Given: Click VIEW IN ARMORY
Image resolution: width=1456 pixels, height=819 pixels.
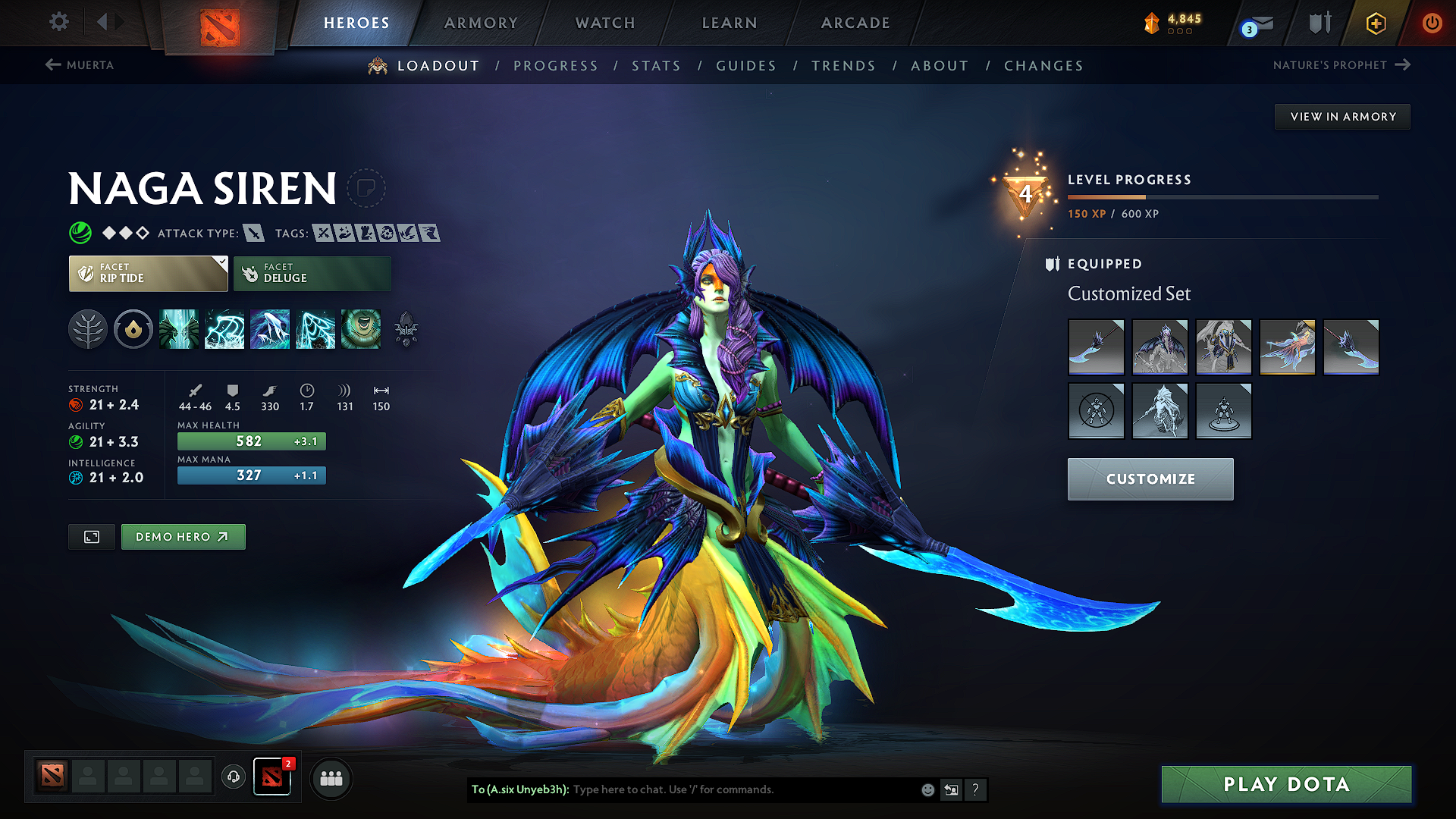Looking at the screenshot, I should (1342, 116).
